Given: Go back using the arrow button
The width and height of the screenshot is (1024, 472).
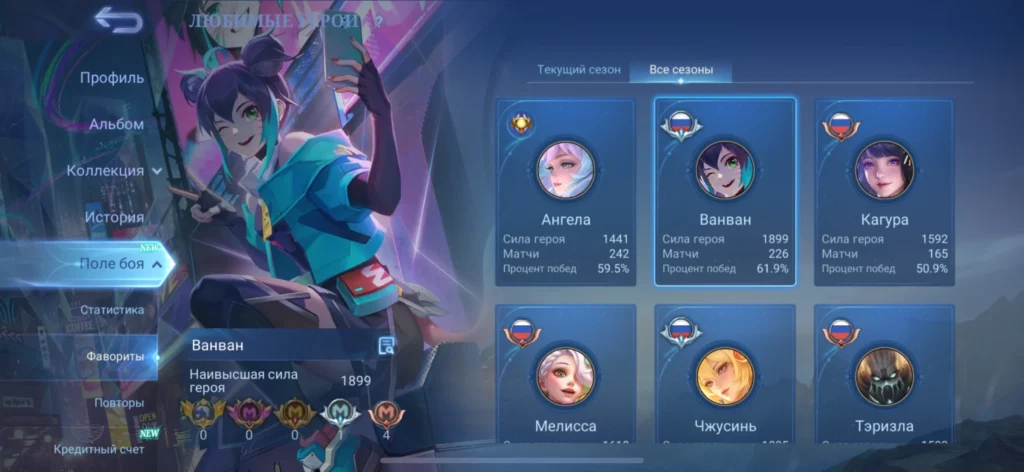Looking at the screenshot, I should point(117,20).
